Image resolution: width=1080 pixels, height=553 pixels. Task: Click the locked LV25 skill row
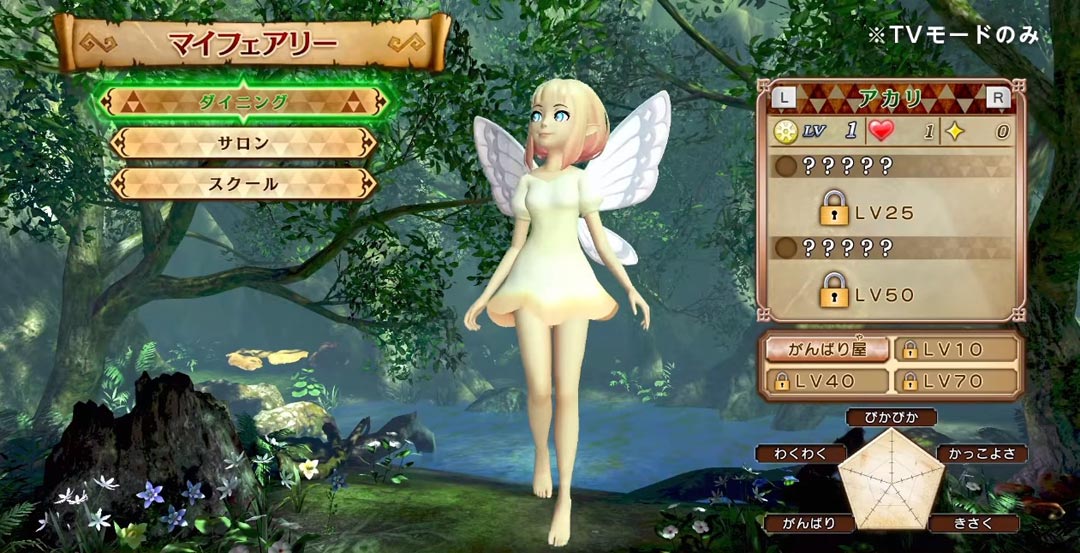[x=890, y=211]
